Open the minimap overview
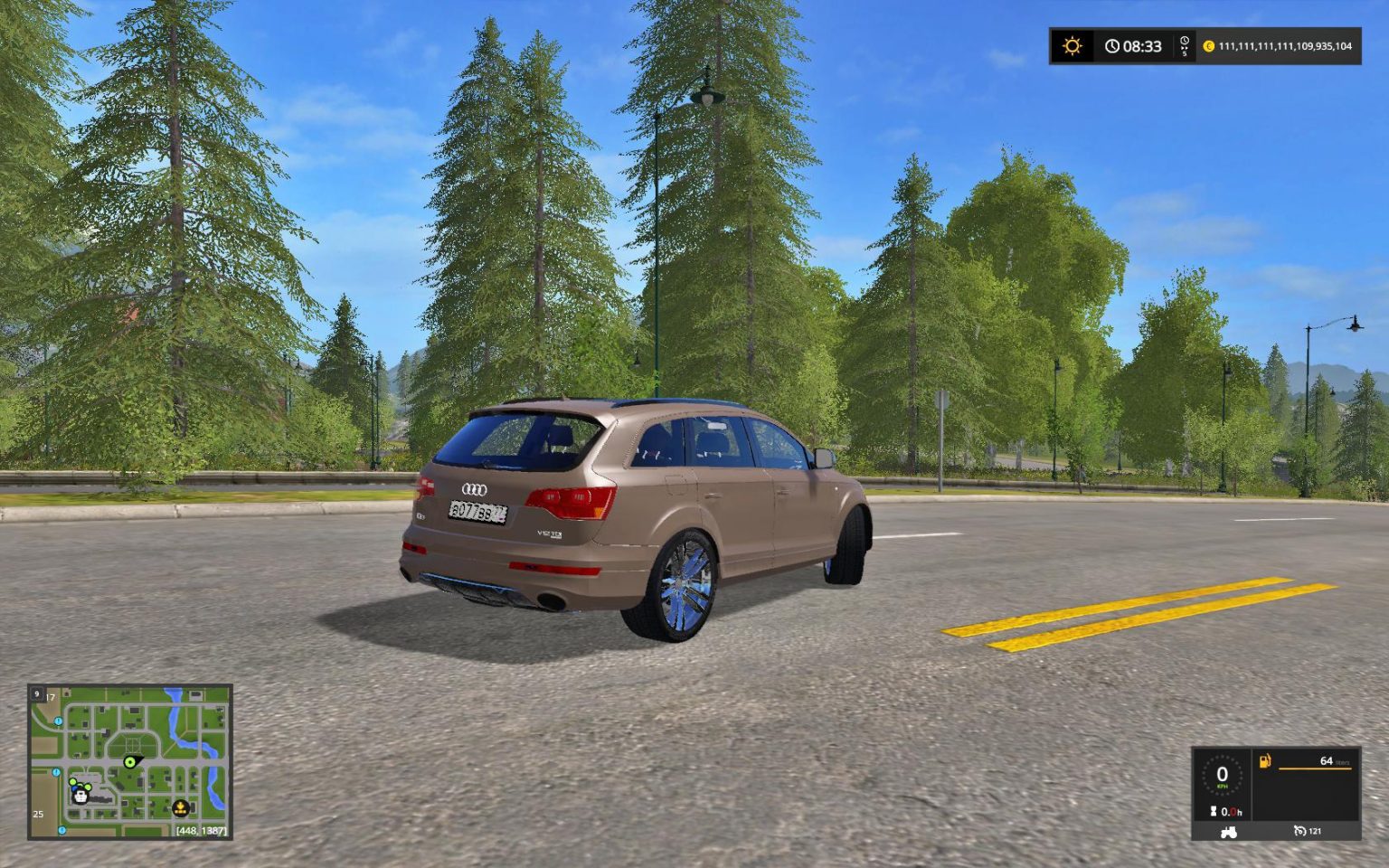 pyautogui.click(x=129, y=761)
